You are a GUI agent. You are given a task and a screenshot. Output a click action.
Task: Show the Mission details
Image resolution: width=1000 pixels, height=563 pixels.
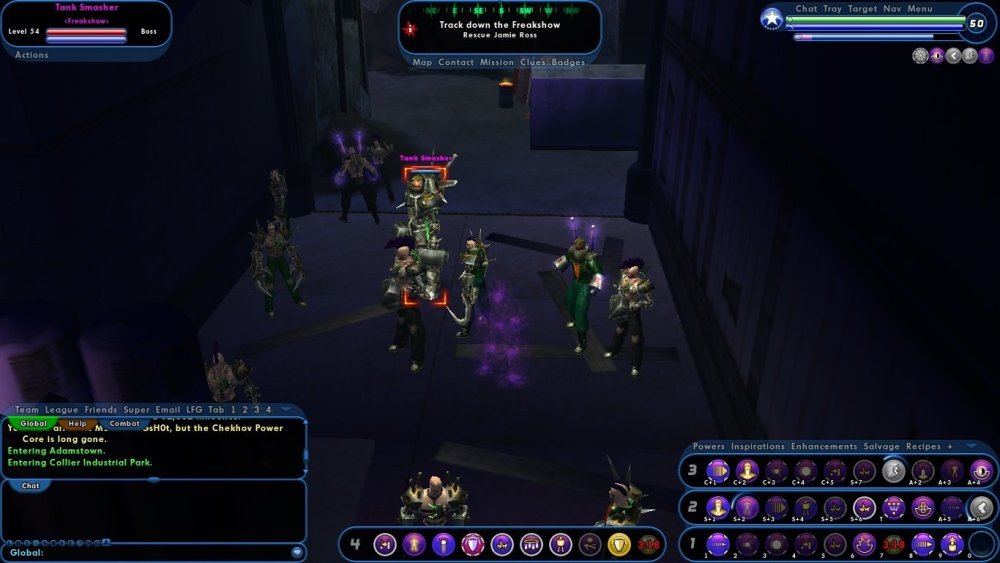click(x=497, y=62)
